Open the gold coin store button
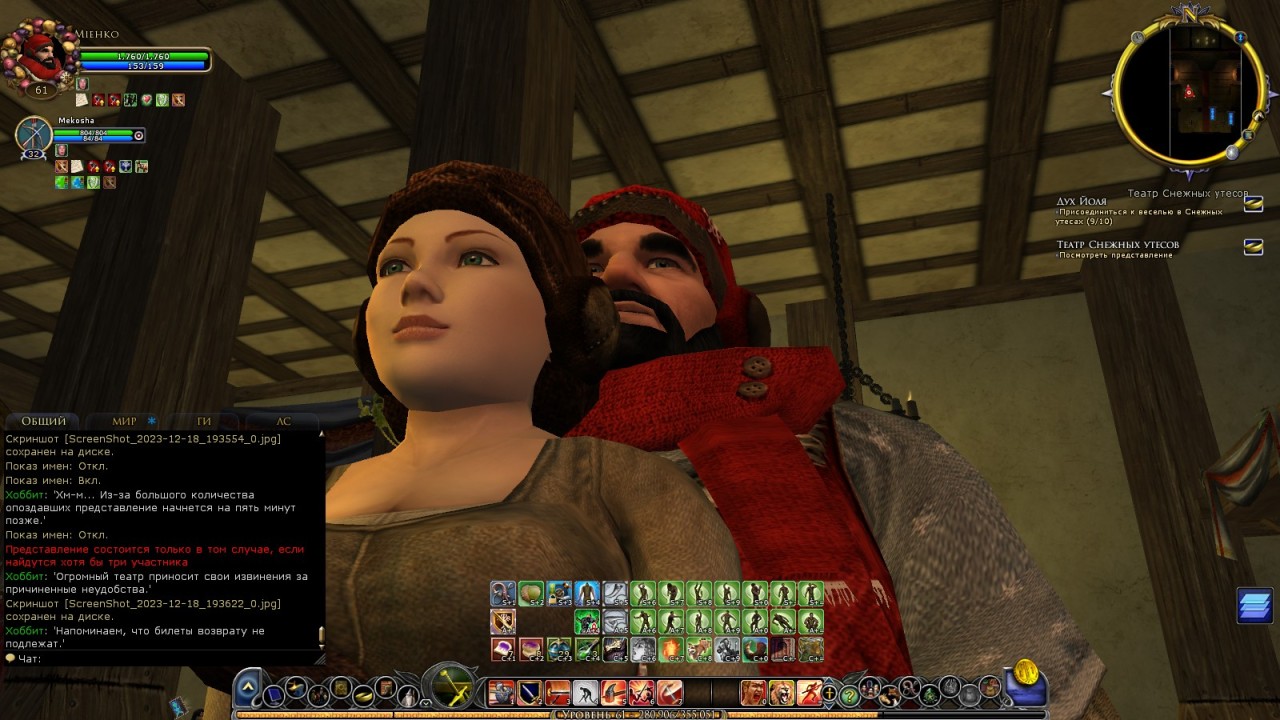Screen dimensions: 1280x720 tap(1025, 673)
